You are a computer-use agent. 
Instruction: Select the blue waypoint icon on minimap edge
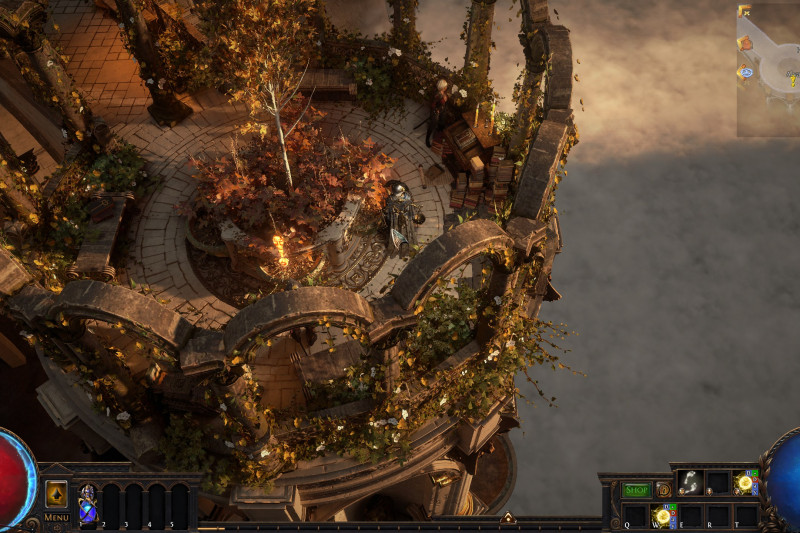(x=745, y=72)
